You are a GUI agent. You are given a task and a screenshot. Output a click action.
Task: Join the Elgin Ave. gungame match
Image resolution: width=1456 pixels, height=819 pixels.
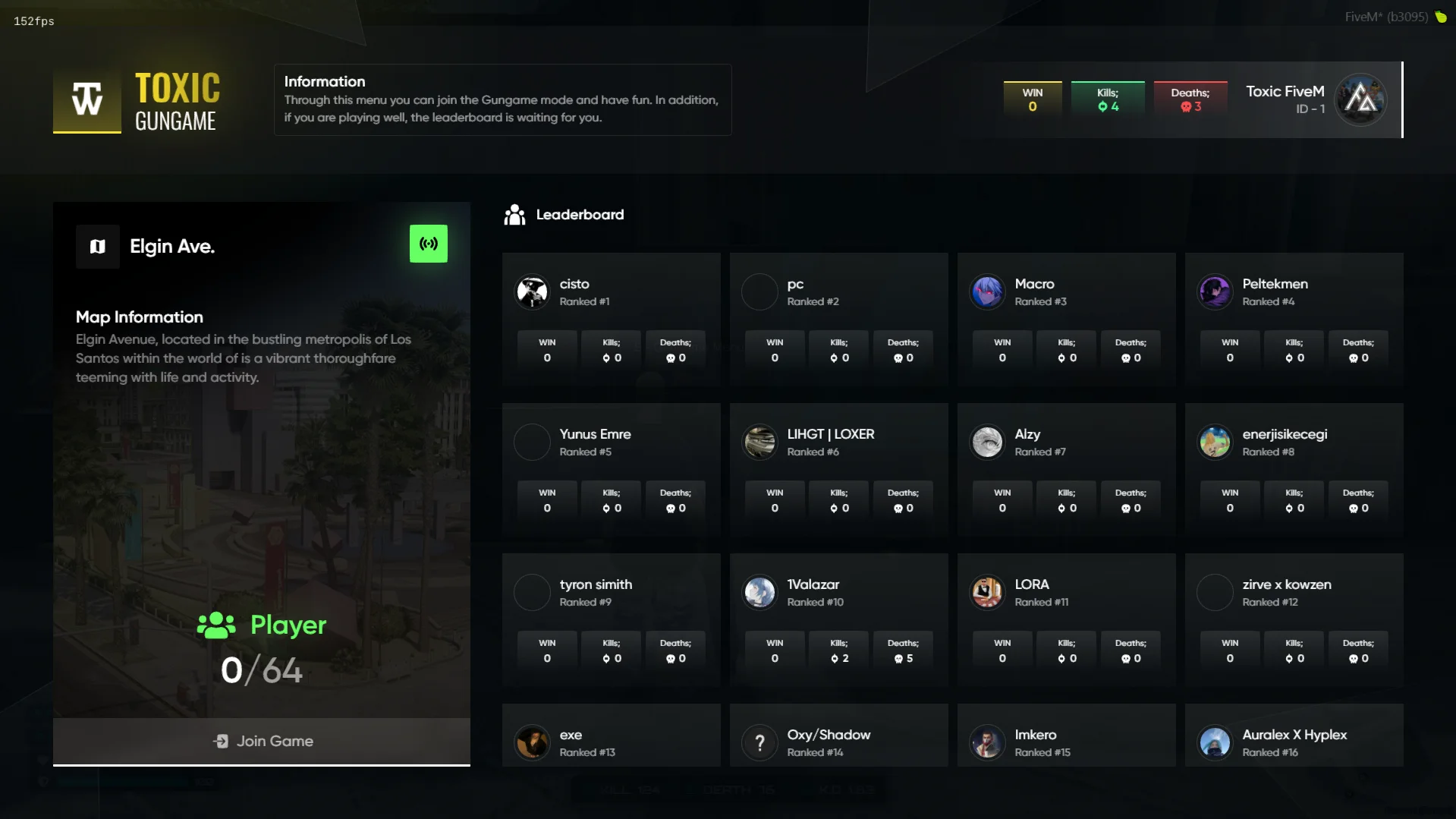(262, 741)
